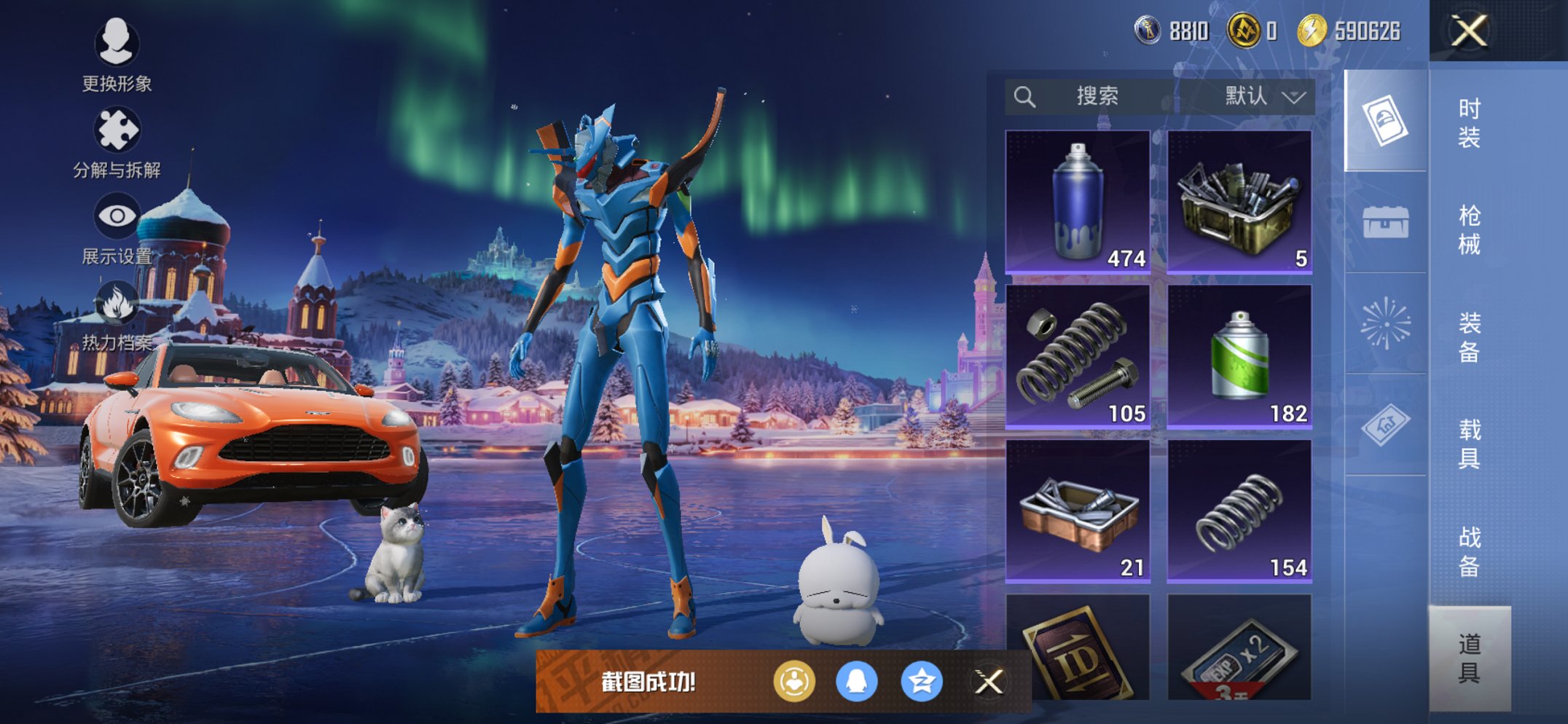Dismiss the 截图成功 screenshot banner
Viewport: 1568px width, 724px height.
pyautogui.click(x=989, y=682)
